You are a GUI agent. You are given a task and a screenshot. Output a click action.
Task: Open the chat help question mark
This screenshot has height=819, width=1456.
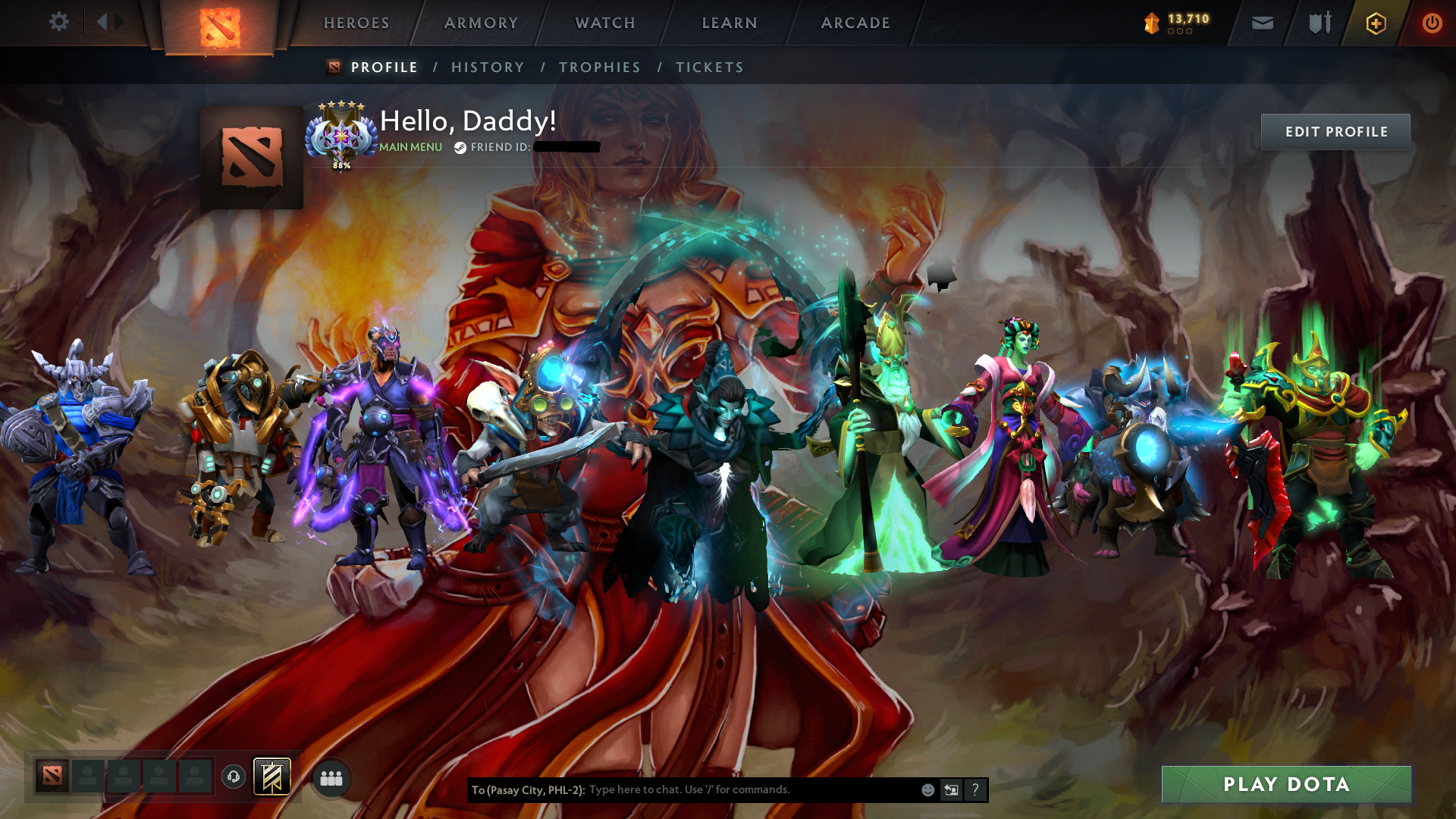click(x=975, y=789)
